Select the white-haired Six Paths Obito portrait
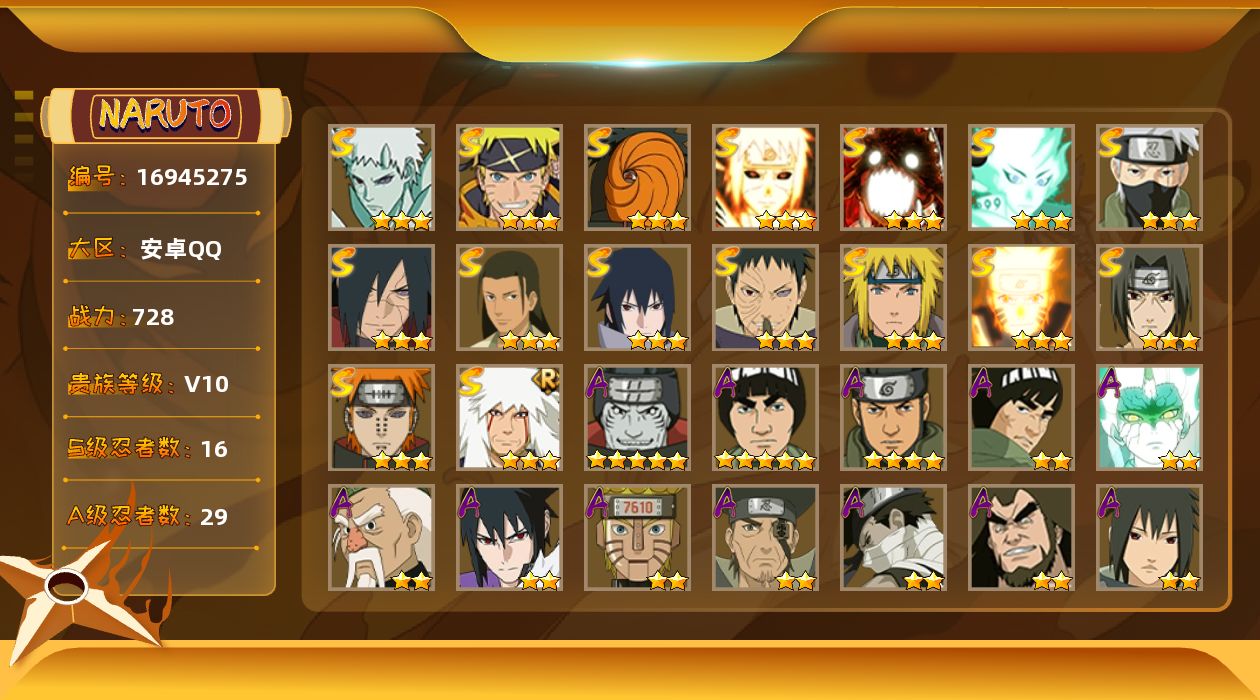 (381, 177)
